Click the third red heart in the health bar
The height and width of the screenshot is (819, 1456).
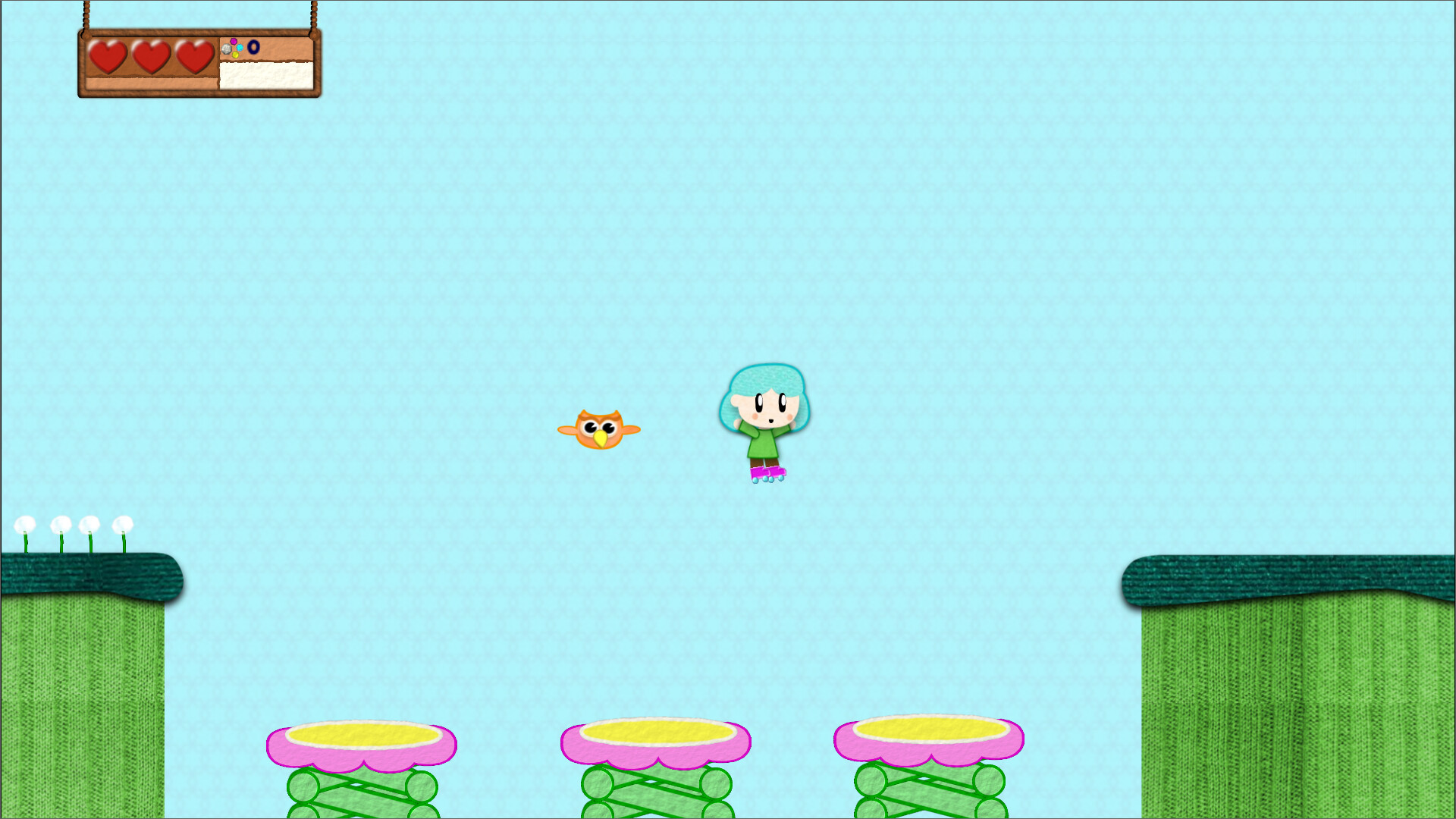[193, 55]
